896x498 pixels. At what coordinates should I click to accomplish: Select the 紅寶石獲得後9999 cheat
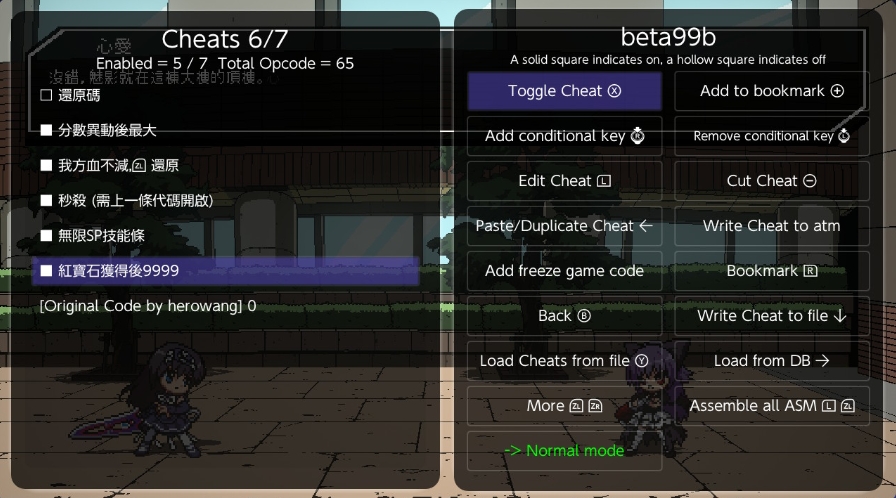tap(118, 270)
